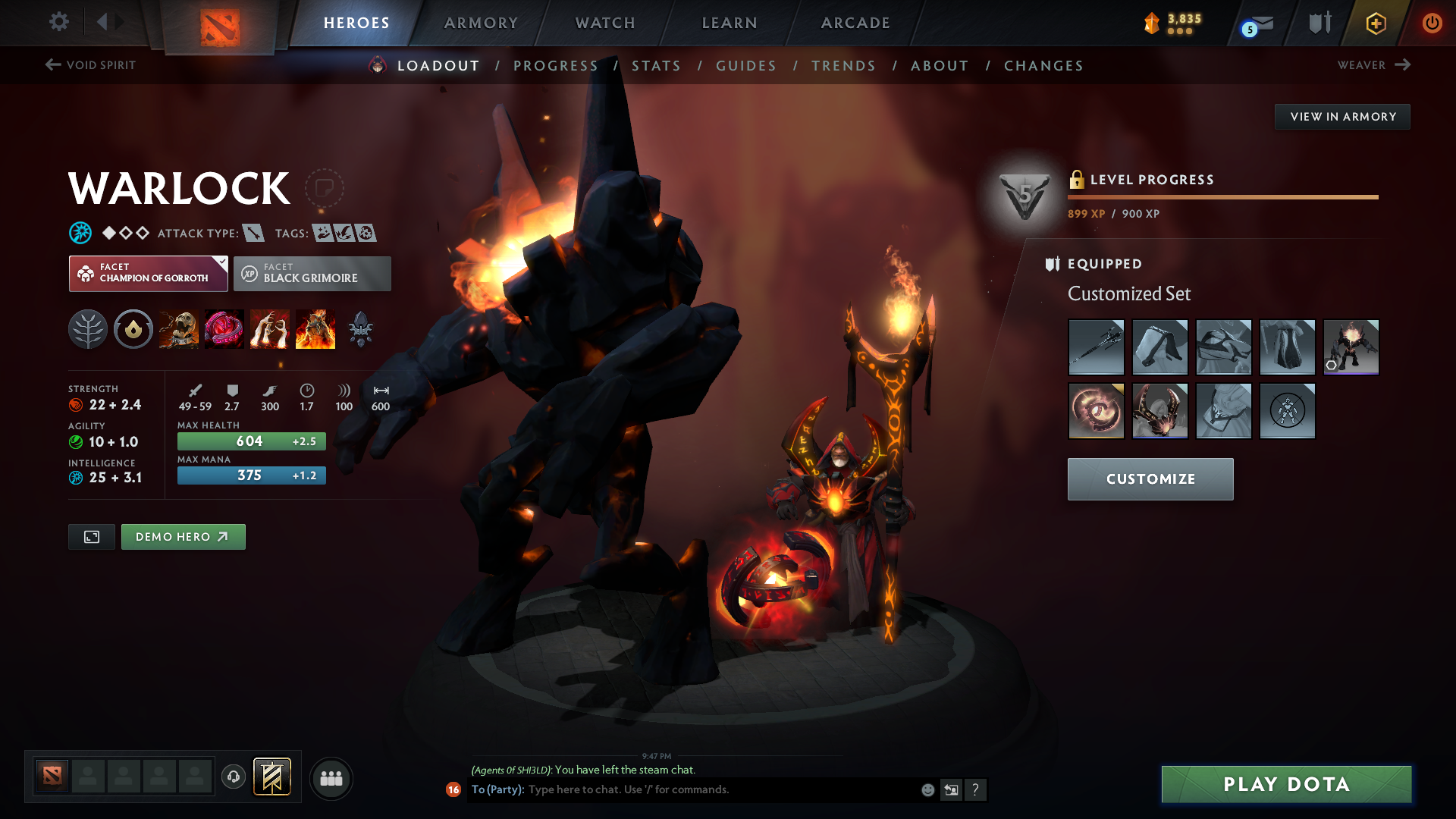Open the settings gear icon
This screenshot has height=819, width=1456.
(x=59, y=22)
